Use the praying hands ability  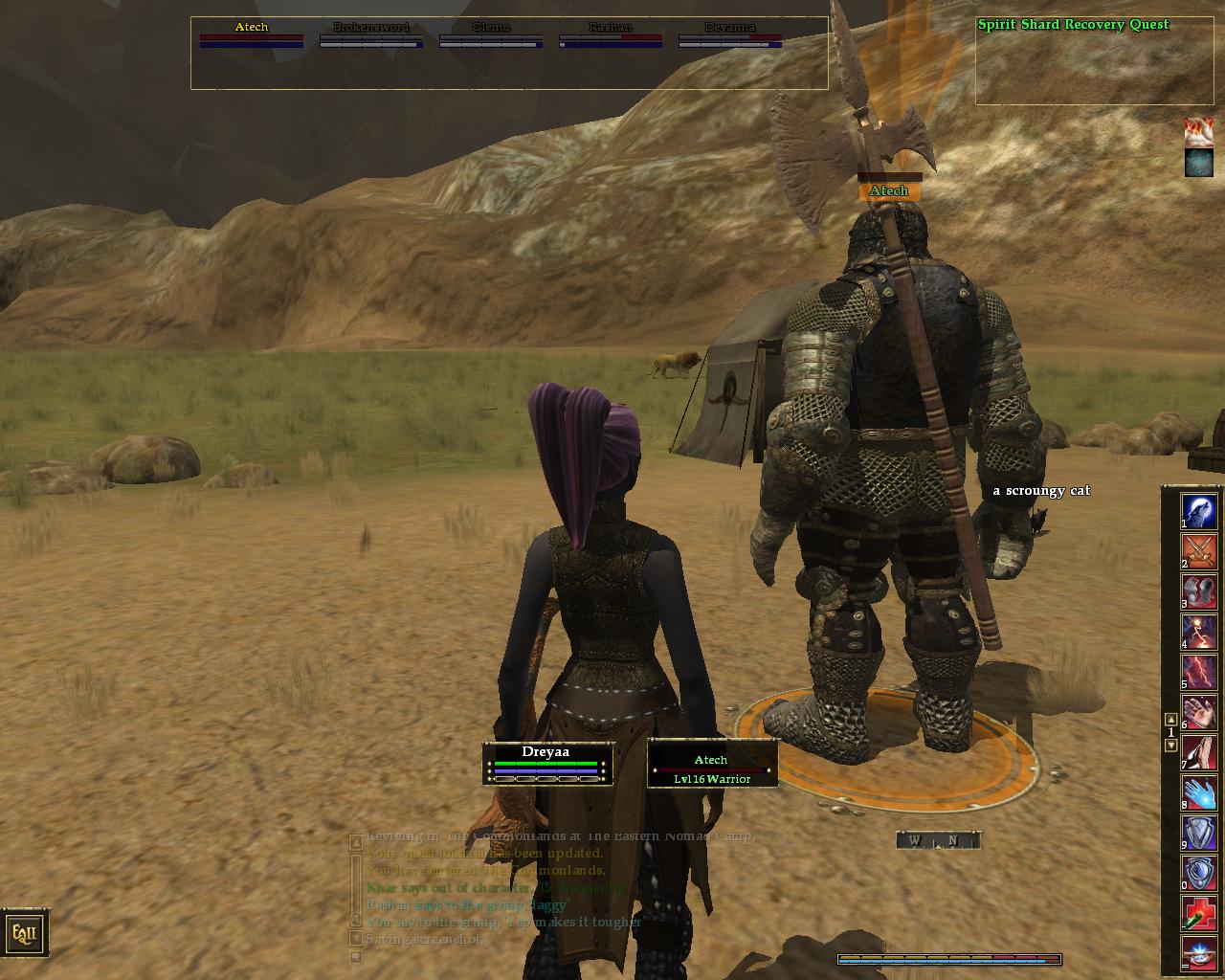click(1198, 751)
